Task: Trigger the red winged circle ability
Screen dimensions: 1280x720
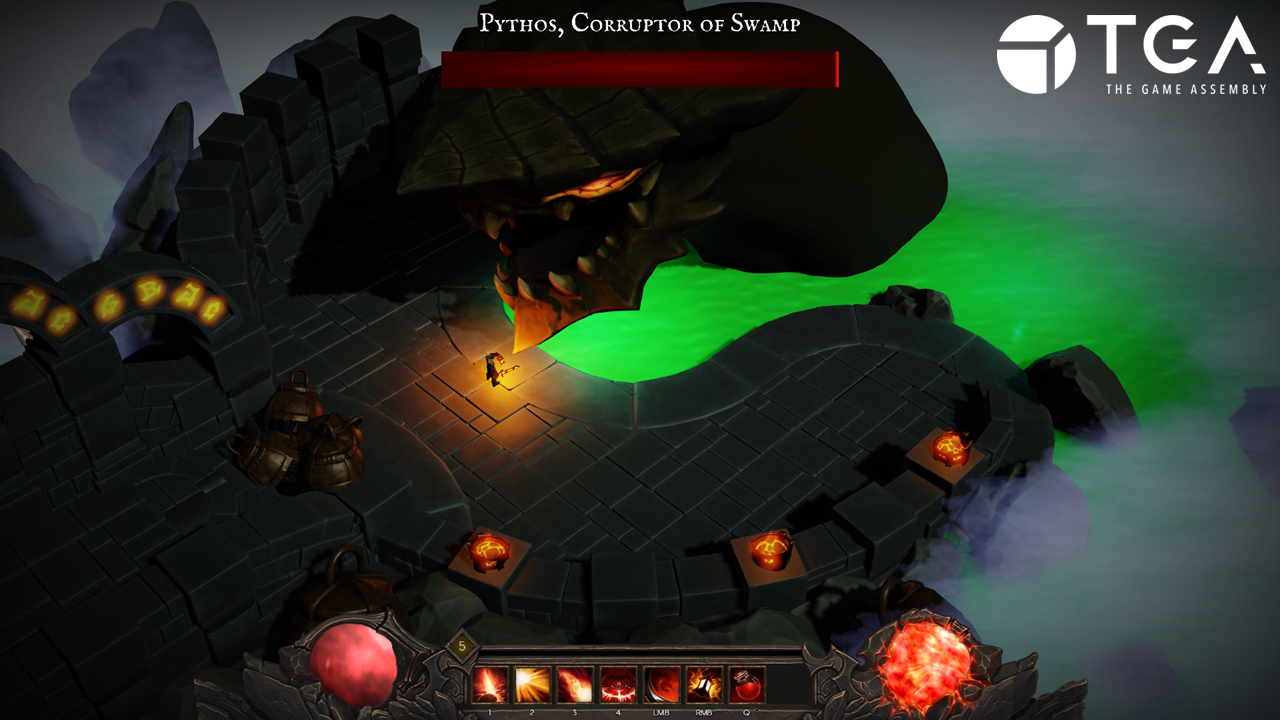Action: click(x=619, y=685)
